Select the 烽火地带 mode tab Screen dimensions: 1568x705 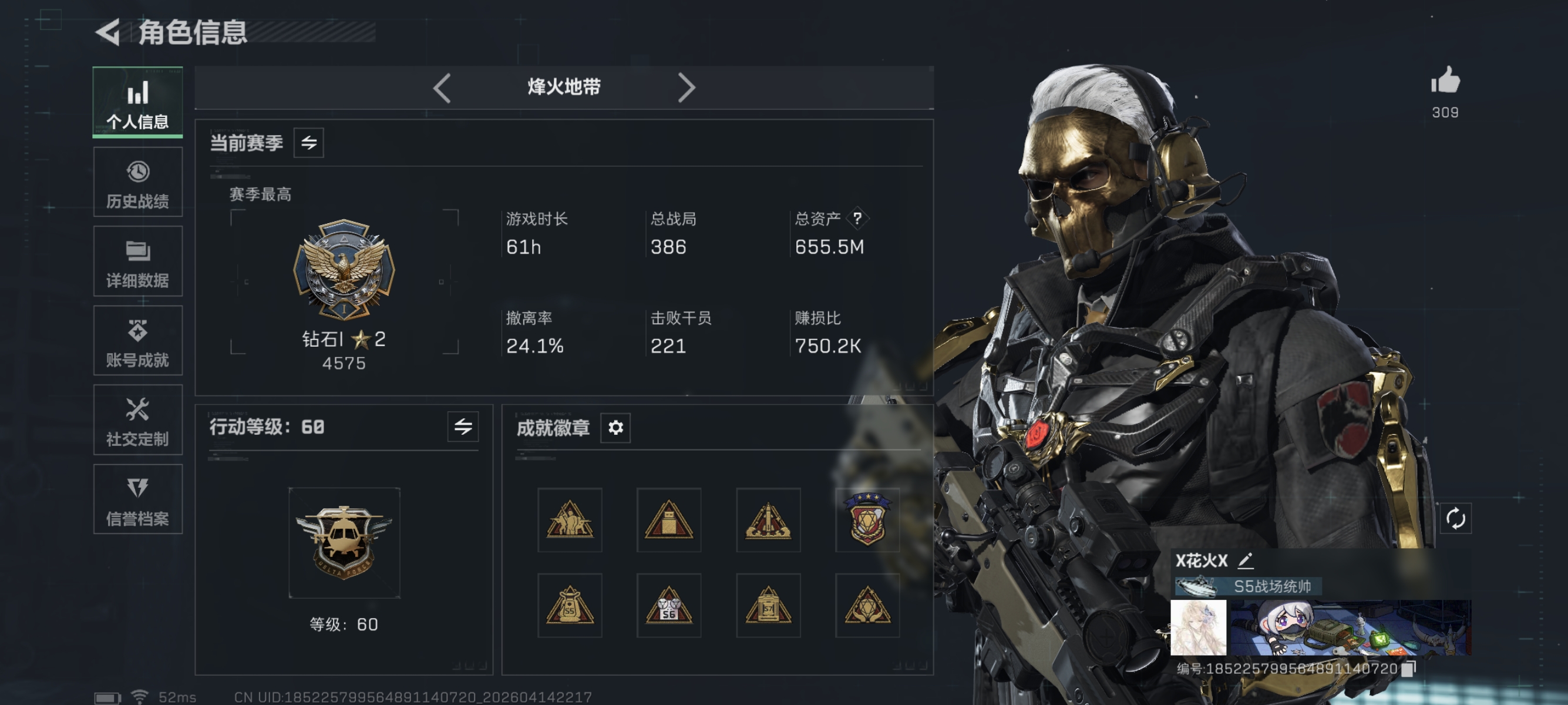click(564, 87)
